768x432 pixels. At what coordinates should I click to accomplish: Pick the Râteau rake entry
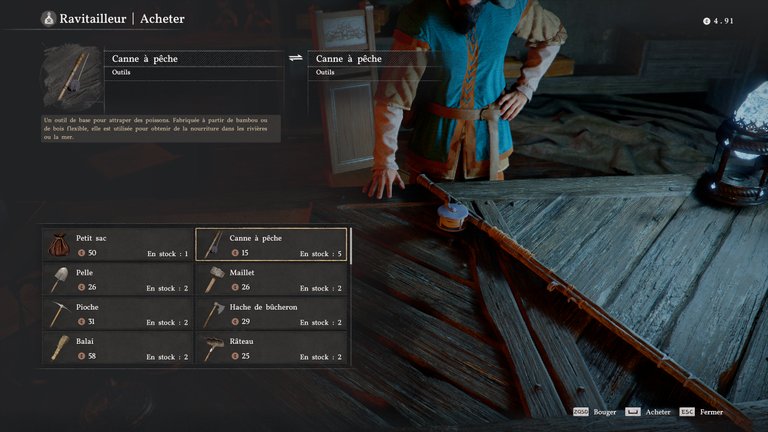tap(271, 348)
